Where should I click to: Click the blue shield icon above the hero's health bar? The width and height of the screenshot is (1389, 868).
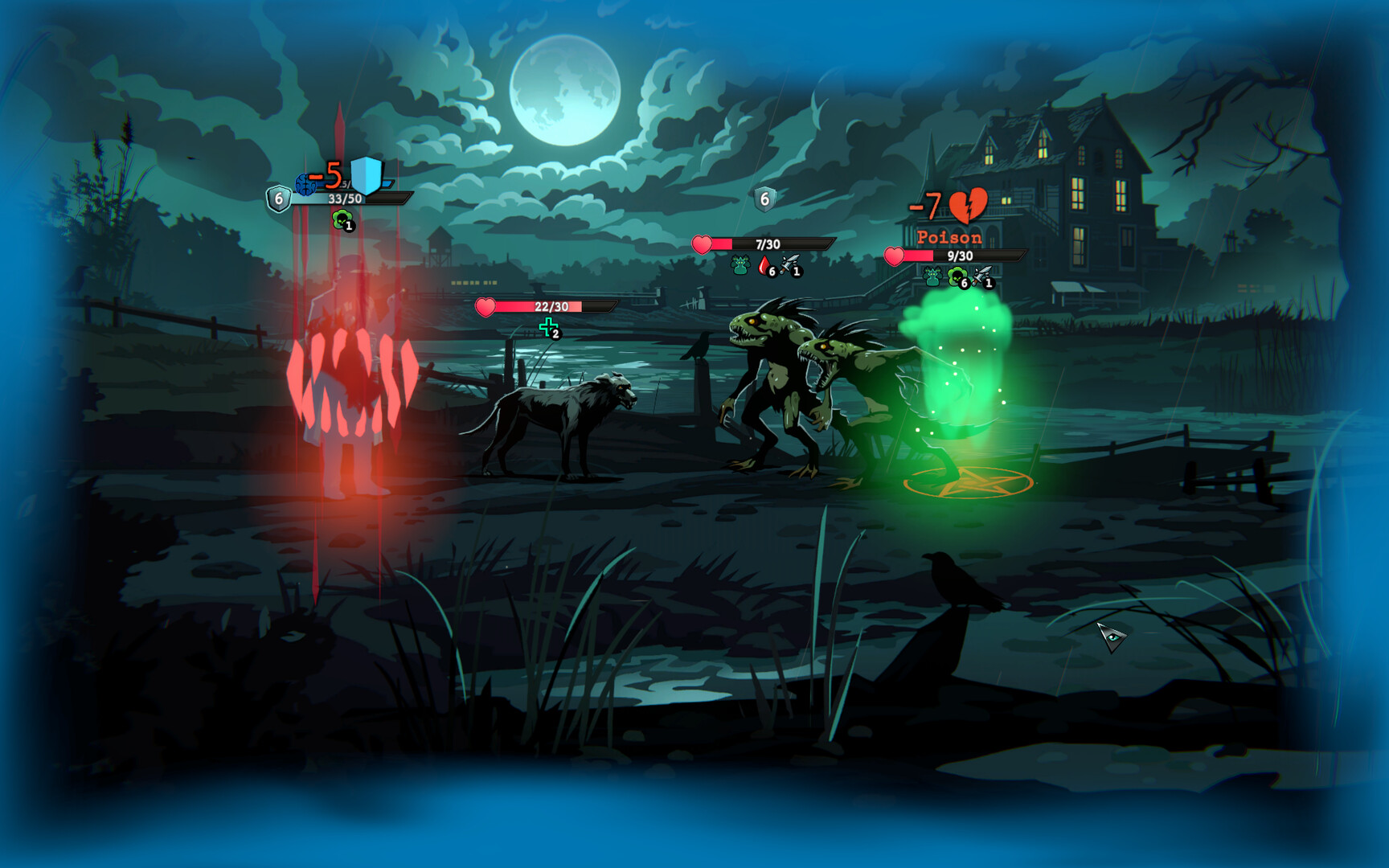tap(367, 175)
